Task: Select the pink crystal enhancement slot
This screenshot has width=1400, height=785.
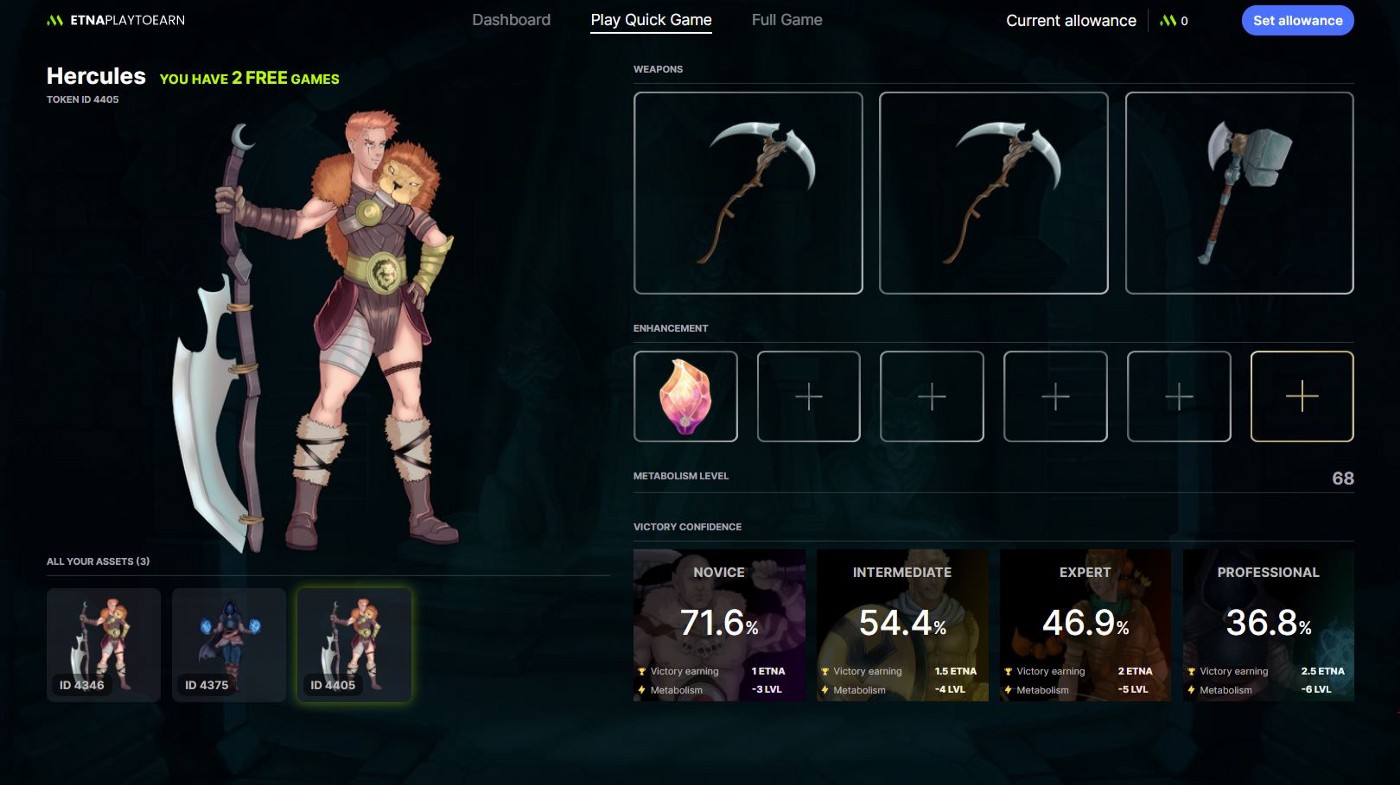Action: pos(686,396)
